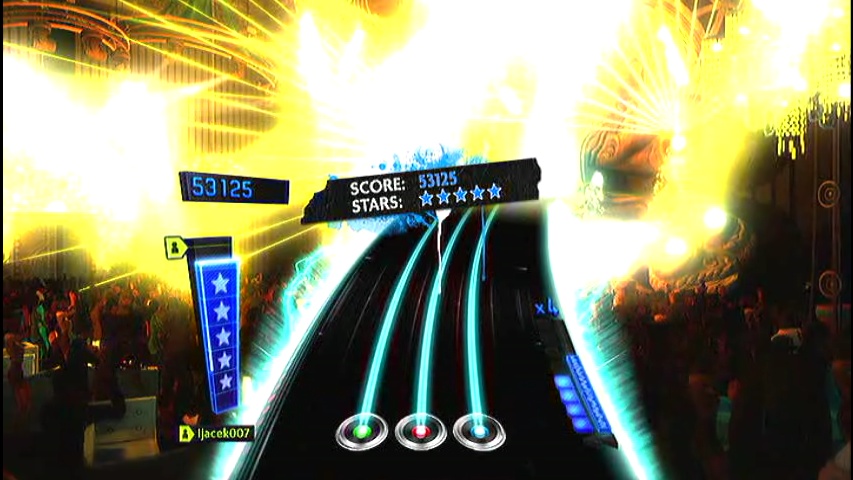Hit the green lane target button

(x=362, y=432)
